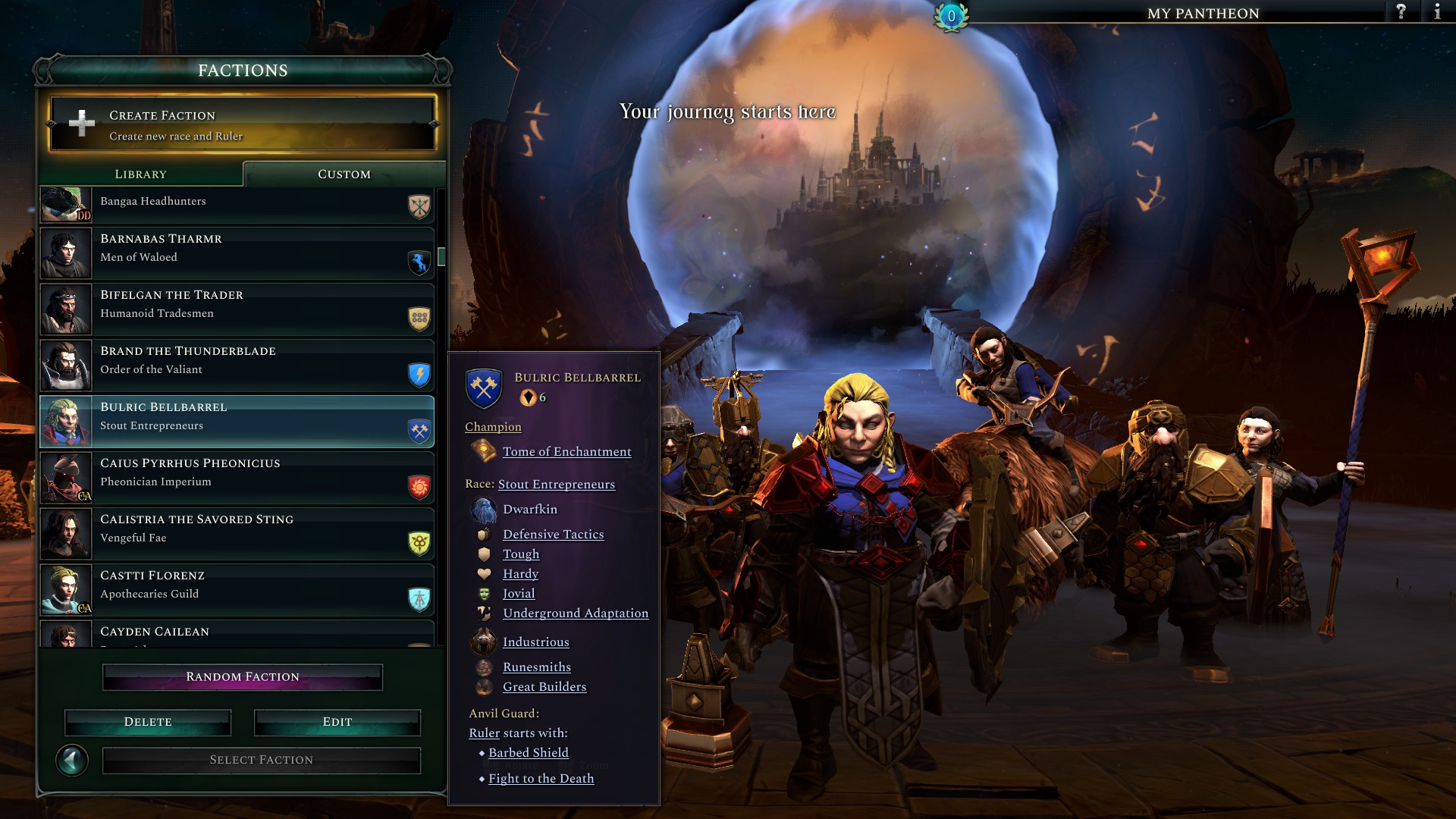Screen dimensions: 1456x819
Task: Select Bulric Bellbarrel faction row
Action: pyautogui.click(x=237, y=422)
